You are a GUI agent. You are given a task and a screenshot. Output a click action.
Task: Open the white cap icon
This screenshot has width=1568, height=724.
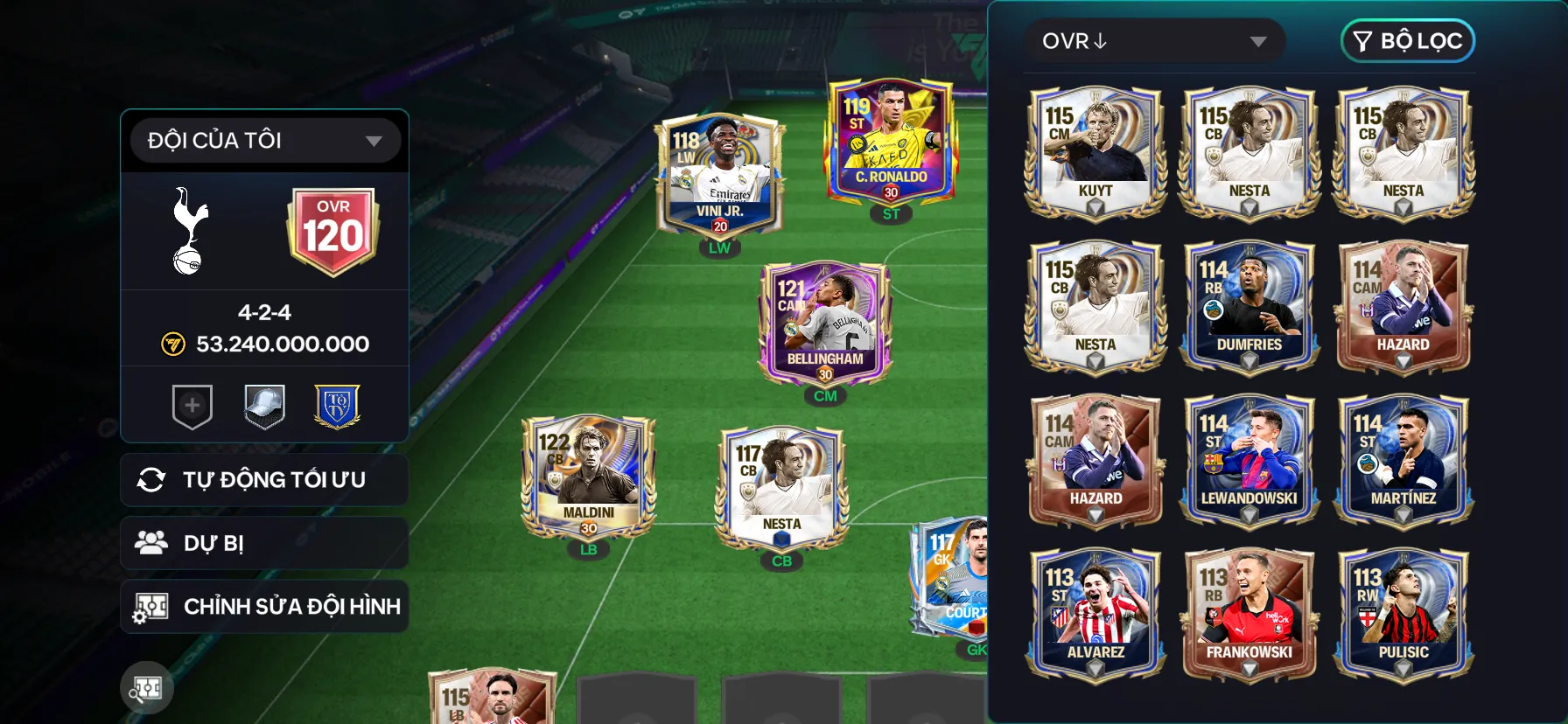click(x=264, y=407)
